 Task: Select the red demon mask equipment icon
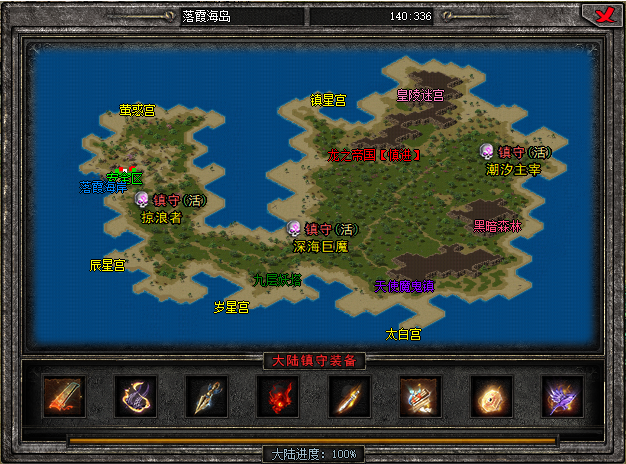pos(278,396)
